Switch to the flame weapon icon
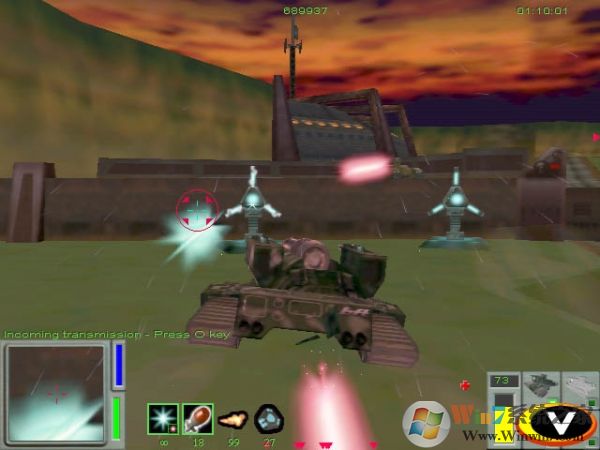The height and width of the screenshot is (450, 600). tap(233, 418)
